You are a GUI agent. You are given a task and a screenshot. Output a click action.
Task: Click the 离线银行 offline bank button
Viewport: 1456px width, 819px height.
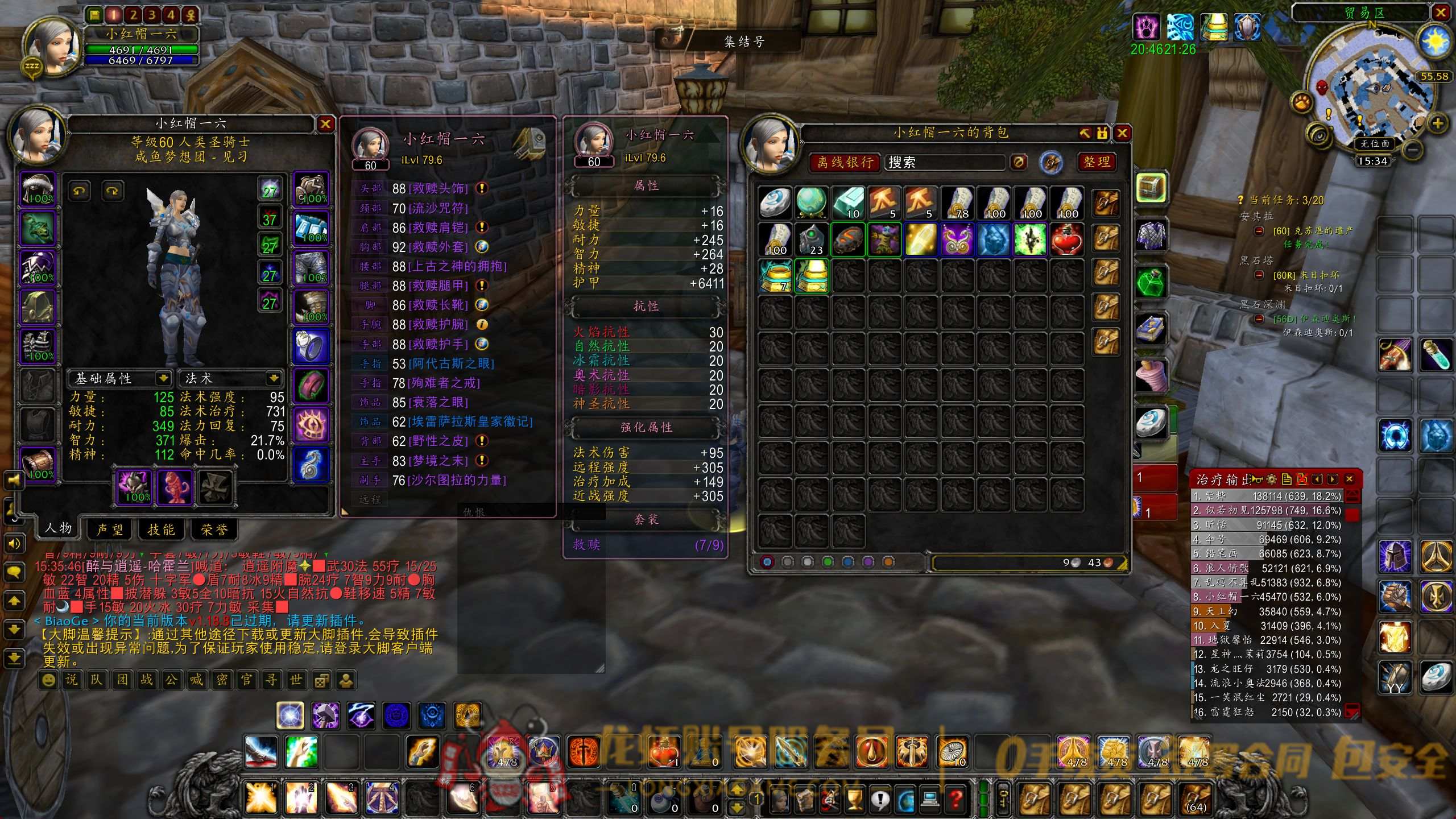click(x=845, y=163)
